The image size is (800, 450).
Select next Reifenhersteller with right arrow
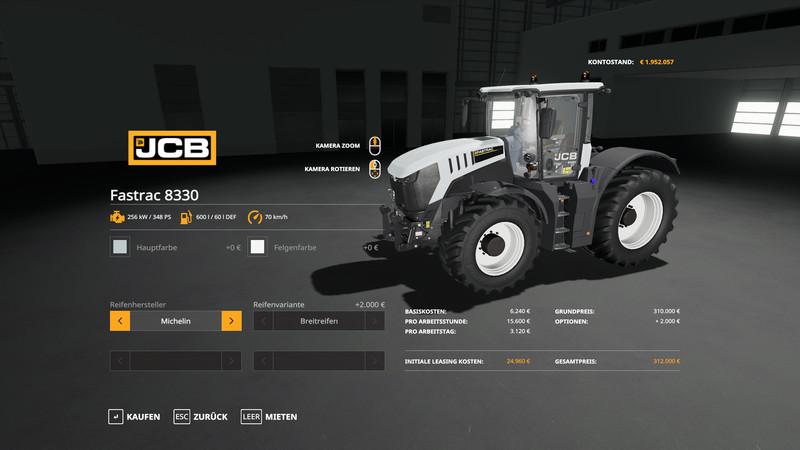[x=231, y=321]
